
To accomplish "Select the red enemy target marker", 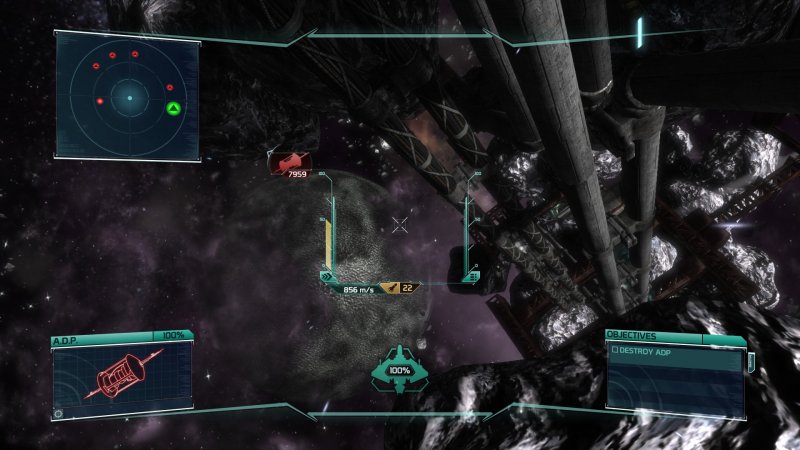I will 289,161.
